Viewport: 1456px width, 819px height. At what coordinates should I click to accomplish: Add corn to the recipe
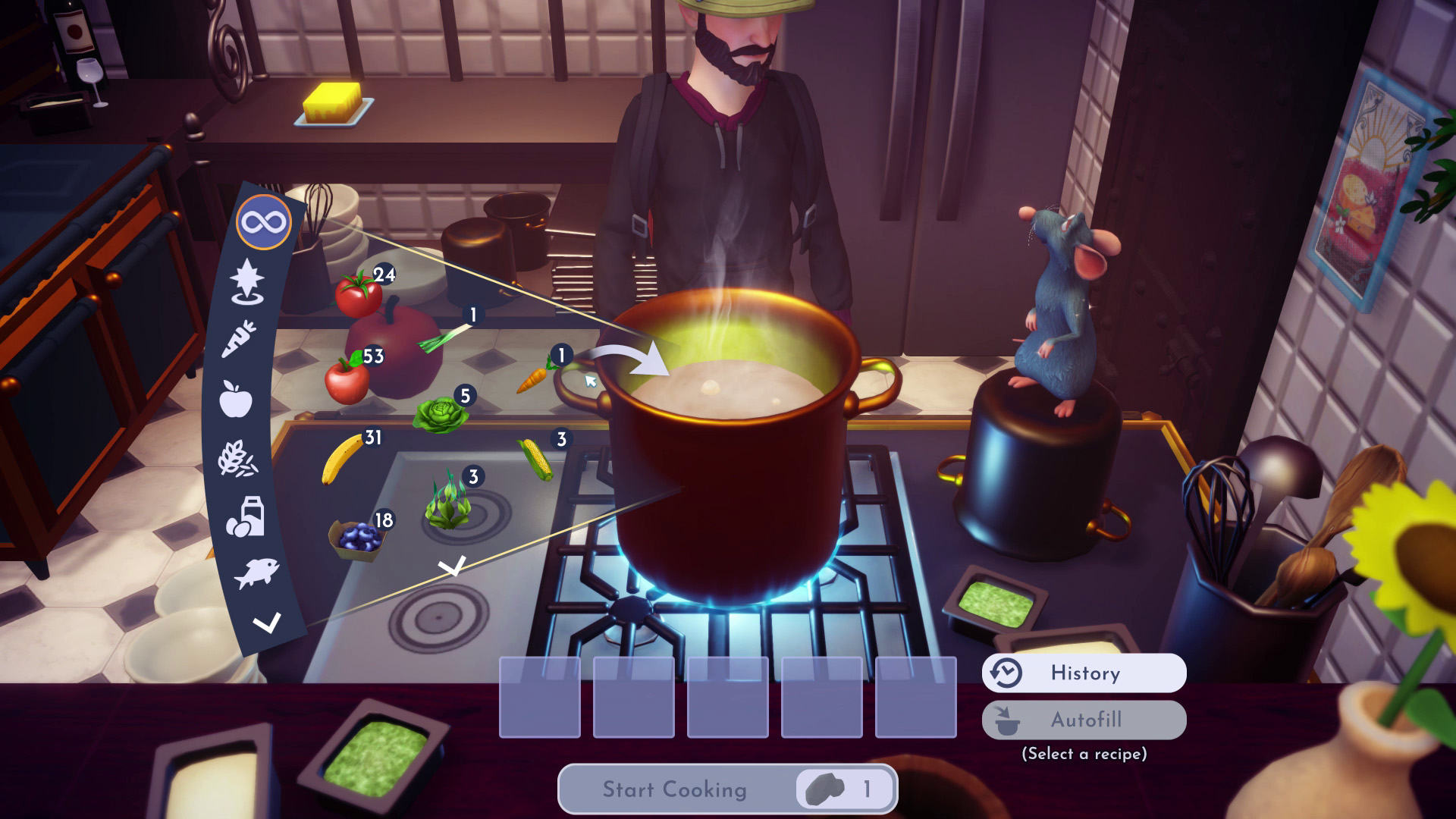click(x=535, y=459)
